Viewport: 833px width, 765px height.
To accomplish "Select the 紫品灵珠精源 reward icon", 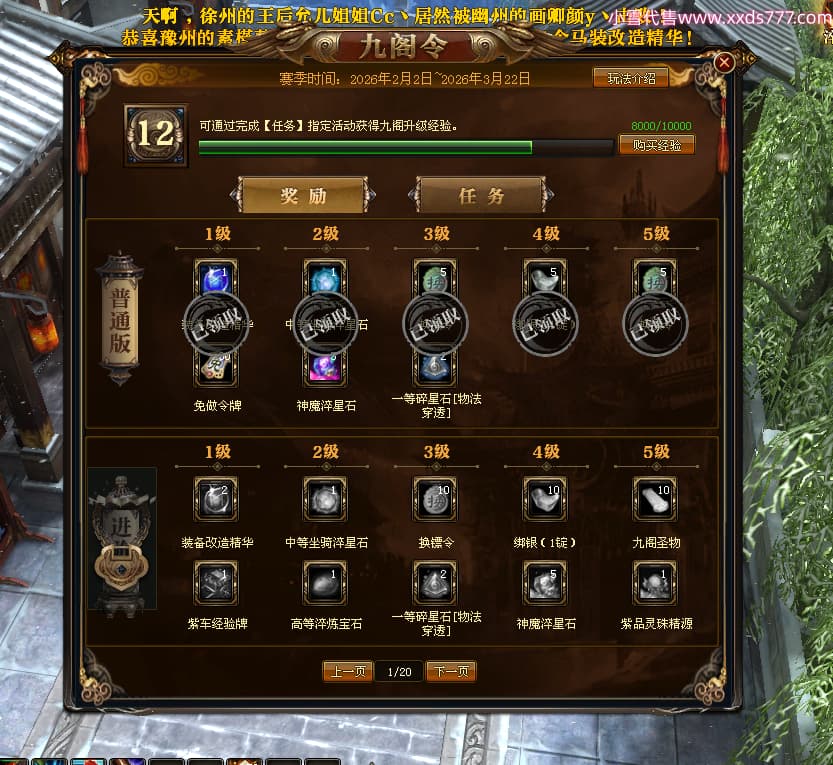I will click(656, 582).
